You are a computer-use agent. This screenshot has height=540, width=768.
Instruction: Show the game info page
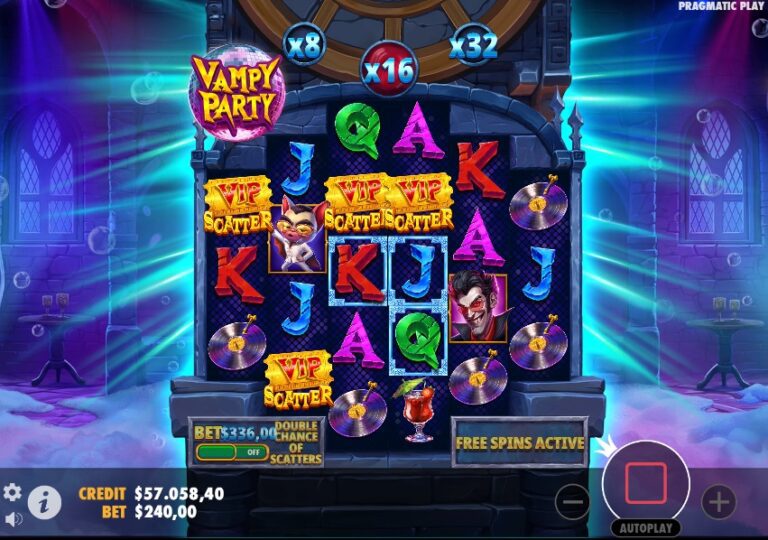(44, 502)
